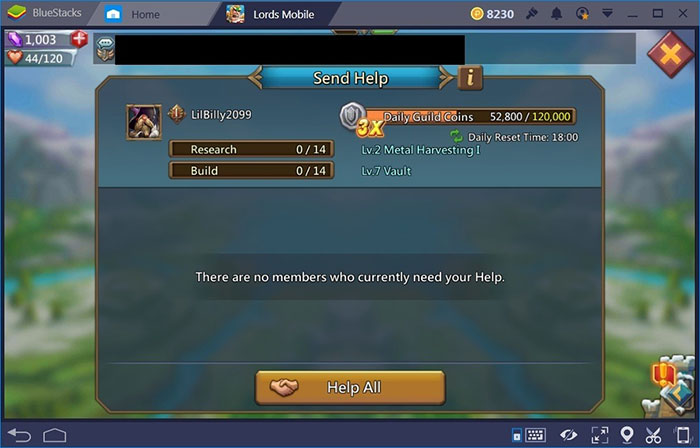Open the Build help row
Viewport: 700px width, 448px height.
250,171
